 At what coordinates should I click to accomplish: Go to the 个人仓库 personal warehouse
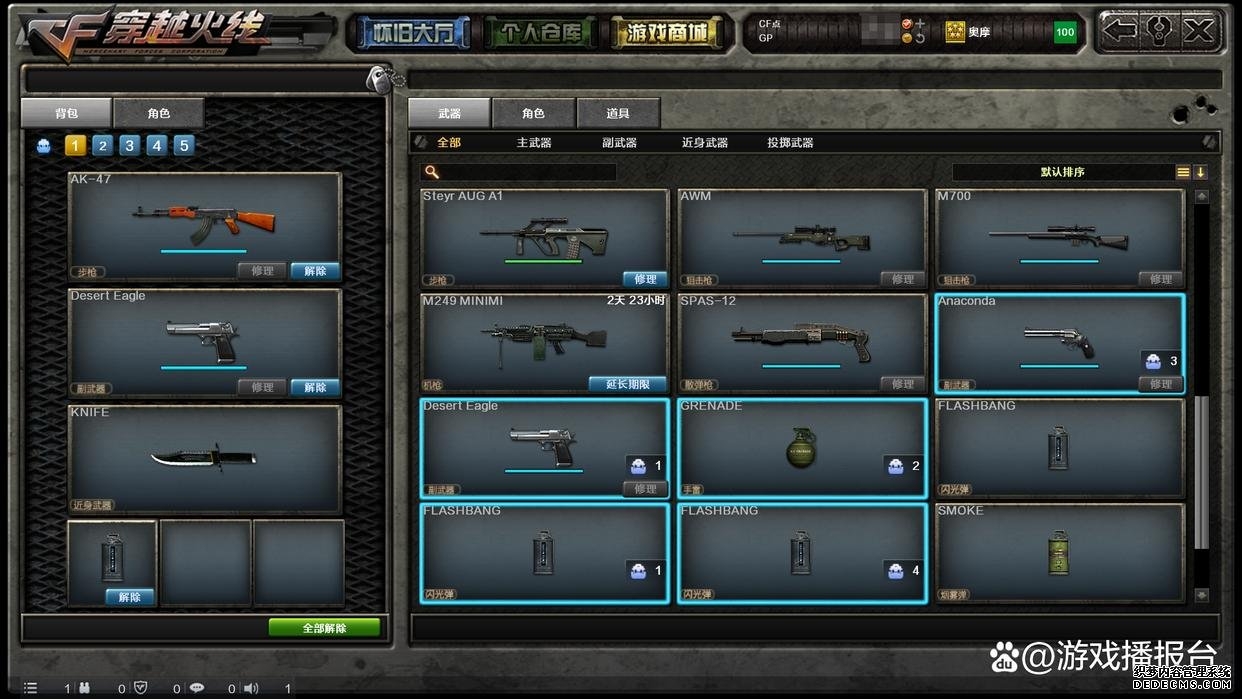pos(539,33)
